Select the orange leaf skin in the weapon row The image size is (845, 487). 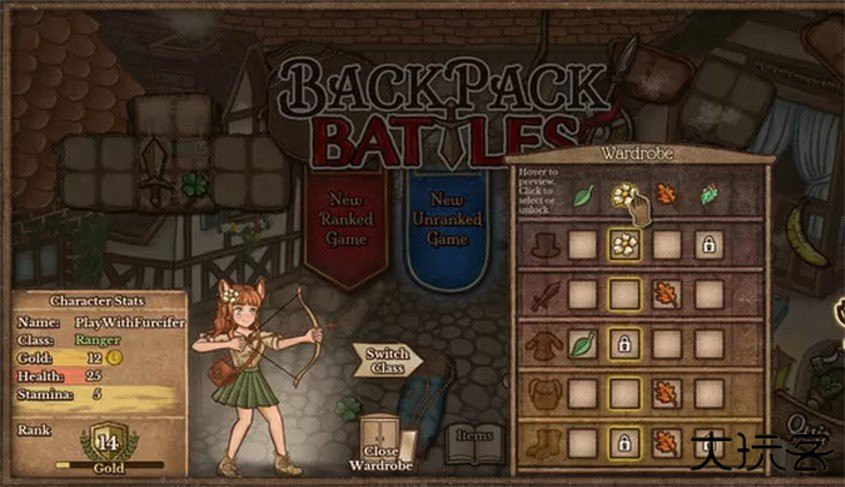(x=666, y=294)
